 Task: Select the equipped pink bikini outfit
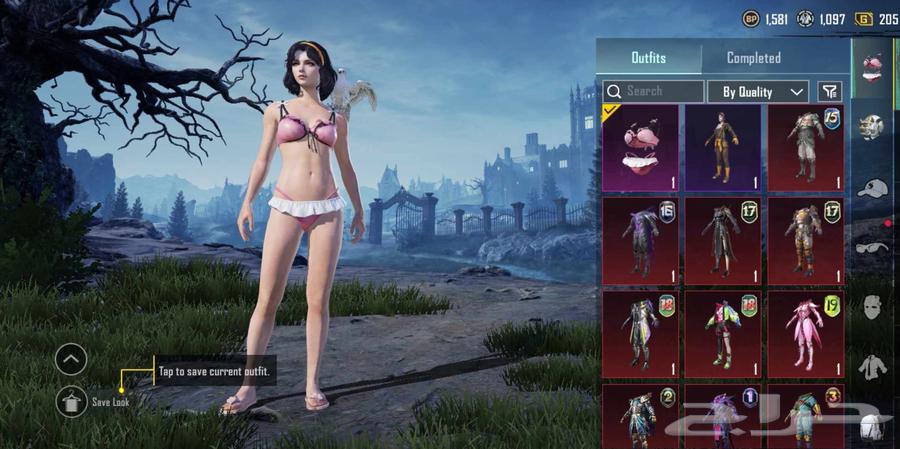640,148
